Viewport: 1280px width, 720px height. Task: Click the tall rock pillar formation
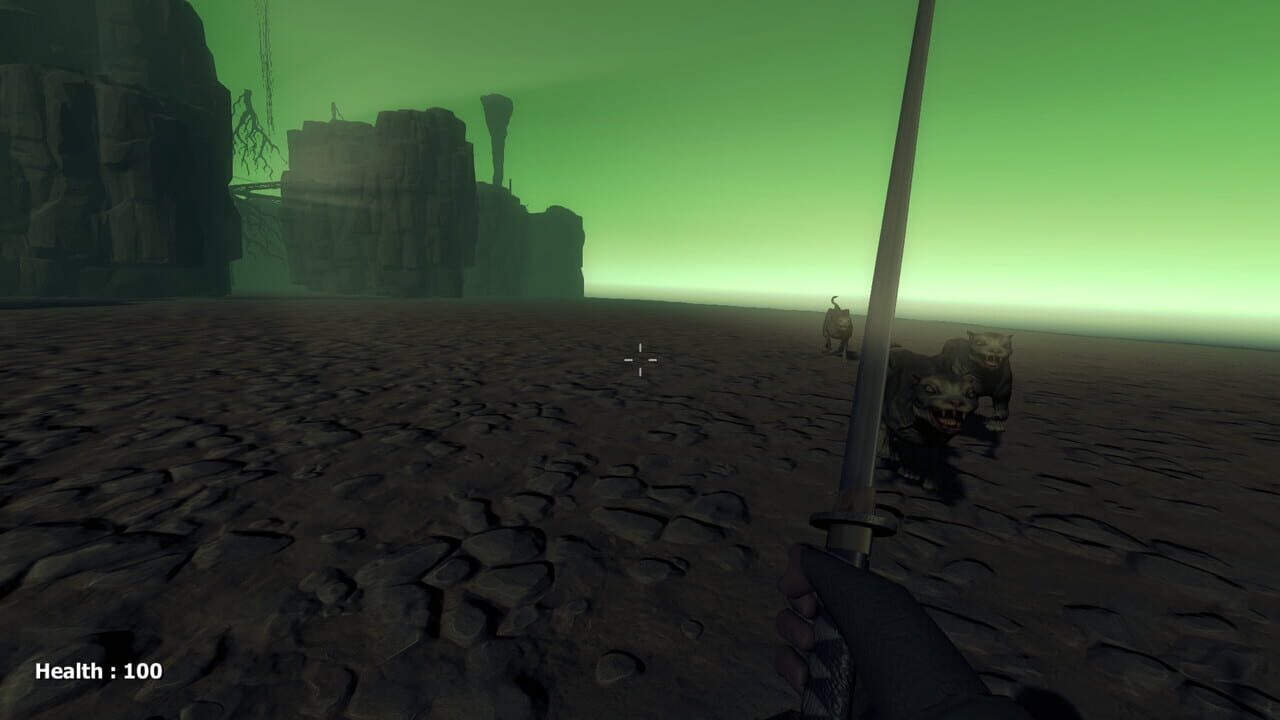tap(497, 140)
